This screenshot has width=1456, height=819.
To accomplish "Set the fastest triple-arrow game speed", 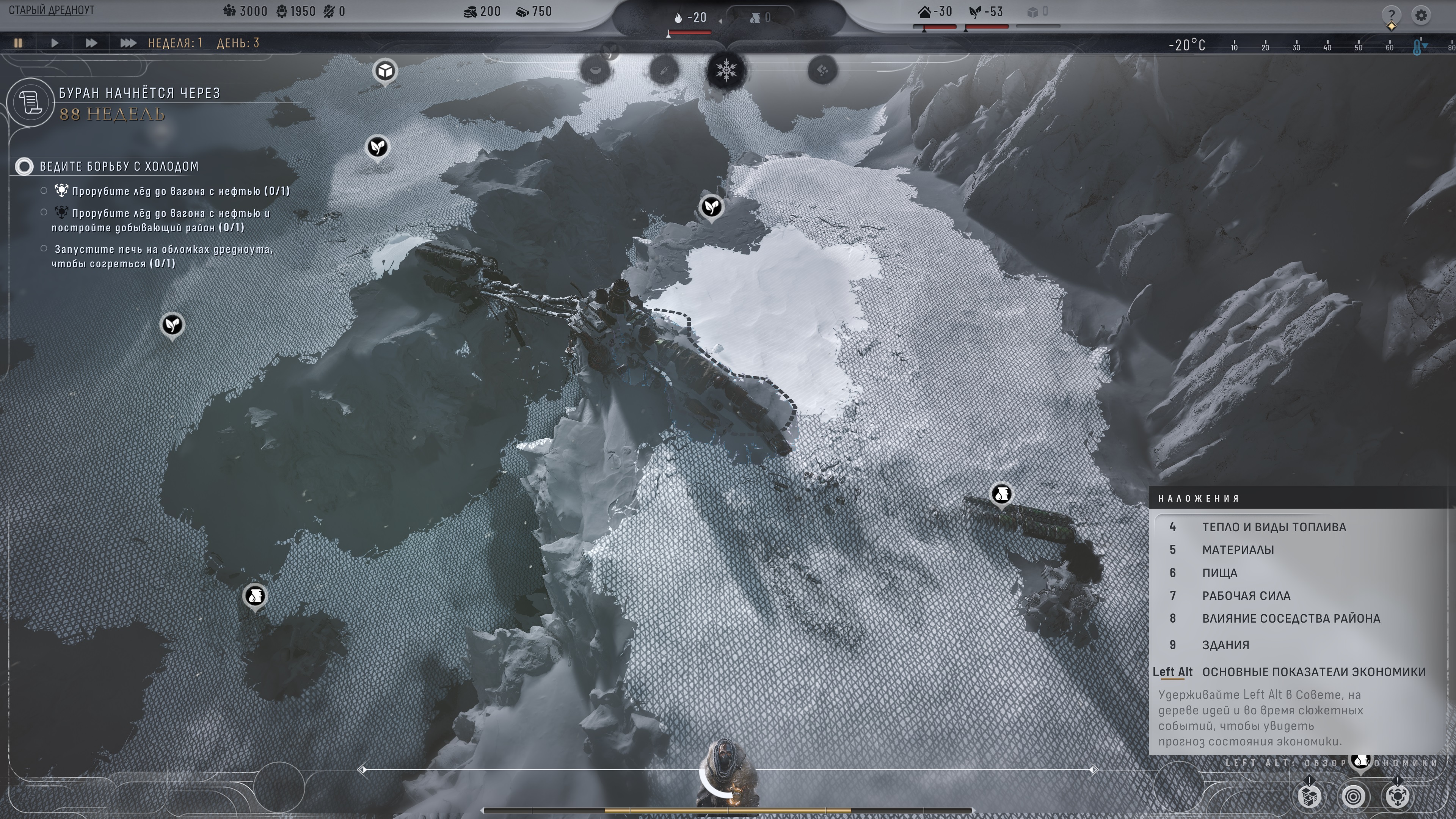I will click(x=128, y=43).
